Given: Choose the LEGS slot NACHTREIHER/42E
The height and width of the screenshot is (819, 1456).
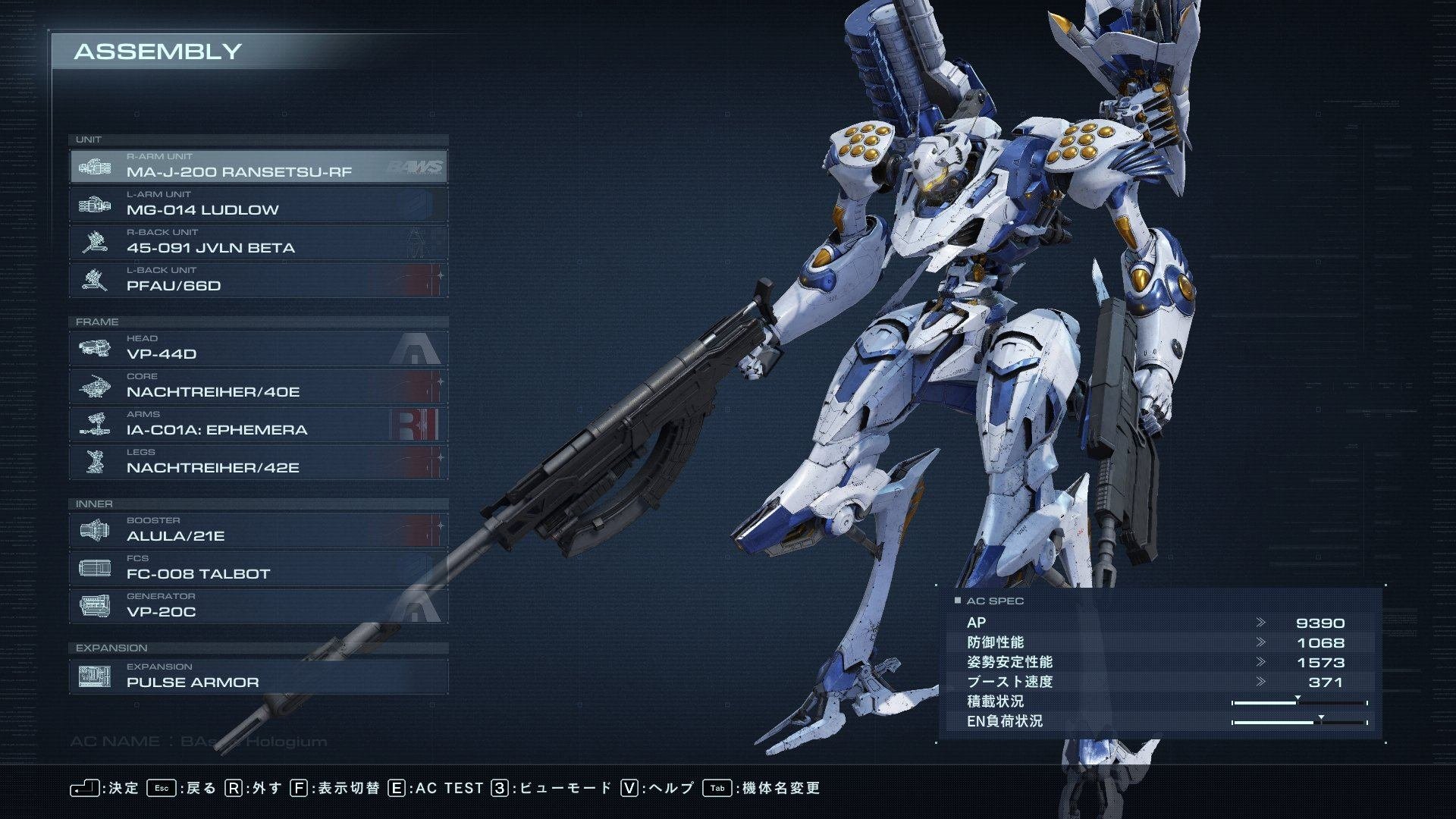Looking at the screenshot, I should (x=258, y=462).
